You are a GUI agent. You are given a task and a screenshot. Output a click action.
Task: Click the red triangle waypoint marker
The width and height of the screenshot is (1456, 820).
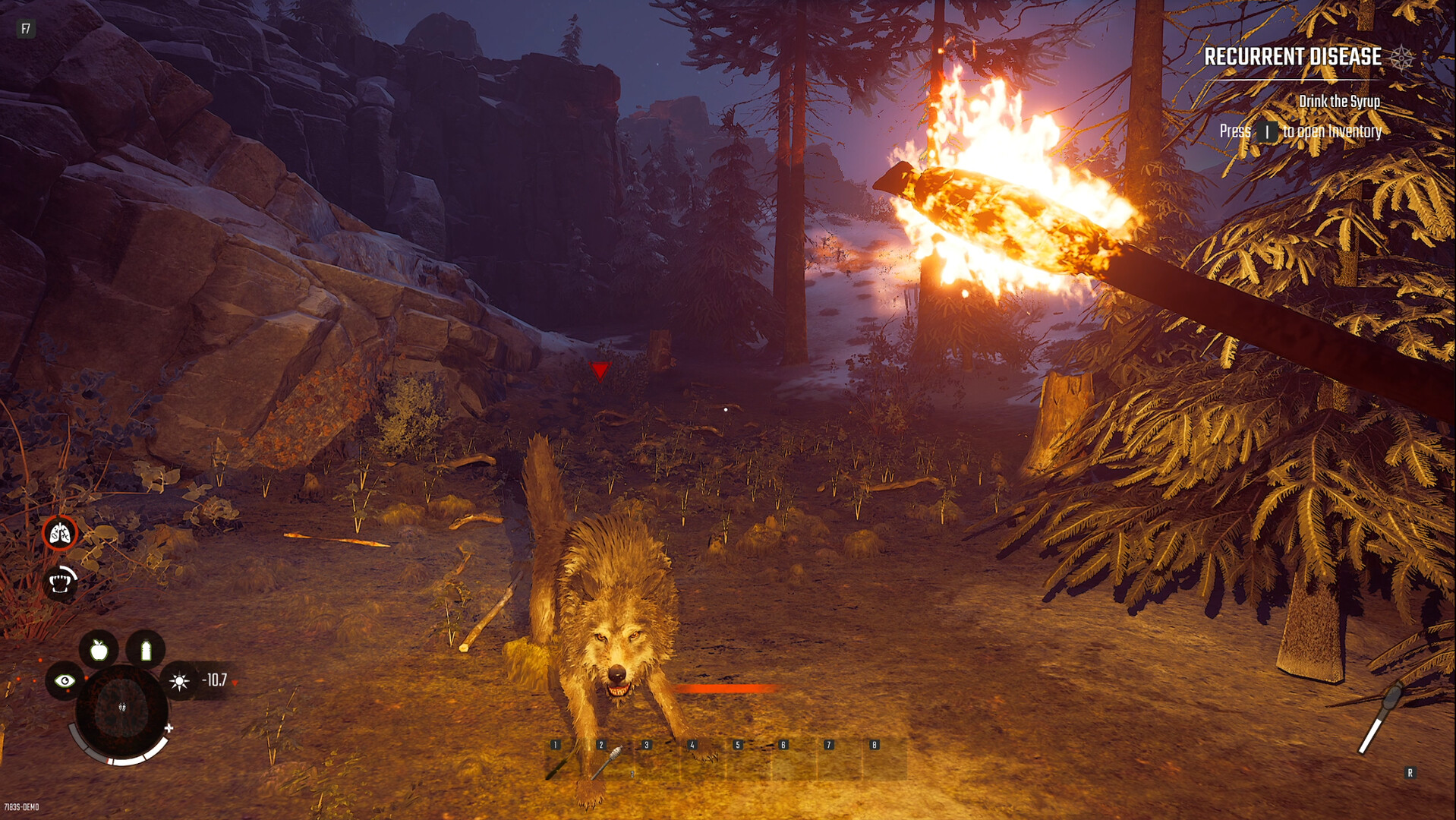click(x=599, y=373)
